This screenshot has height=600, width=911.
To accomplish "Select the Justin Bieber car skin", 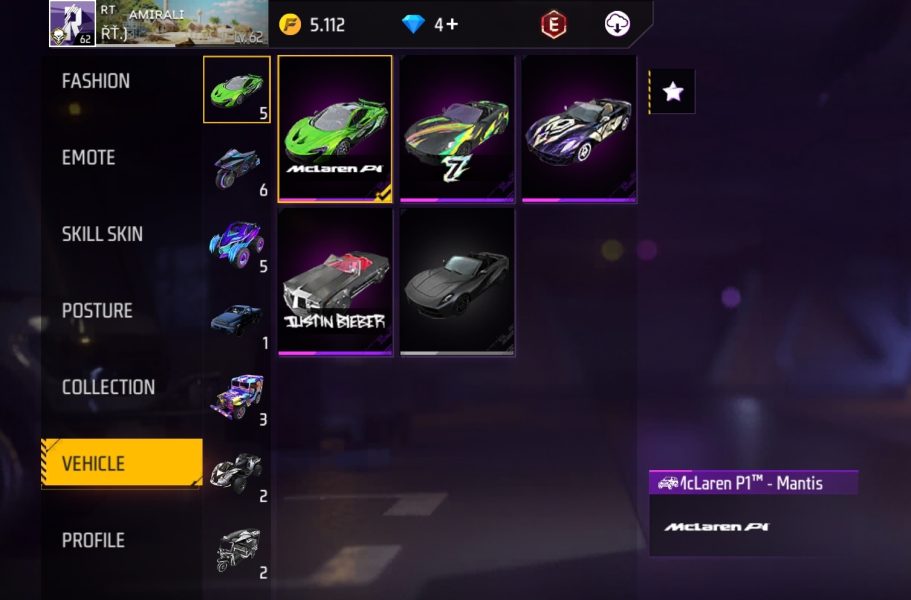I will coord(335,282).
